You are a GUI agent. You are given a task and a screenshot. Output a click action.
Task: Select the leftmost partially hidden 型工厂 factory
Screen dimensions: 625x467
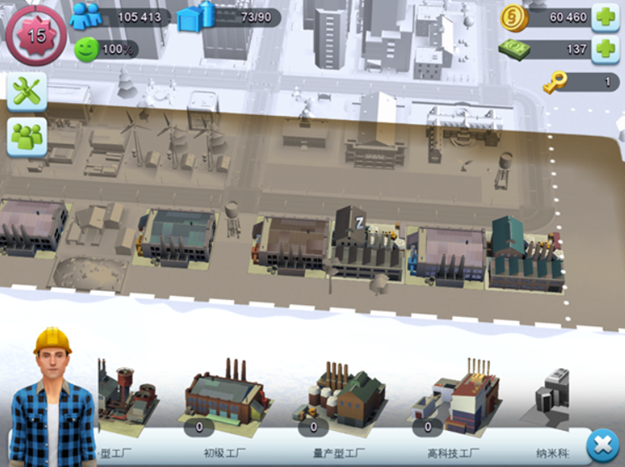click(x=125, y=393)
